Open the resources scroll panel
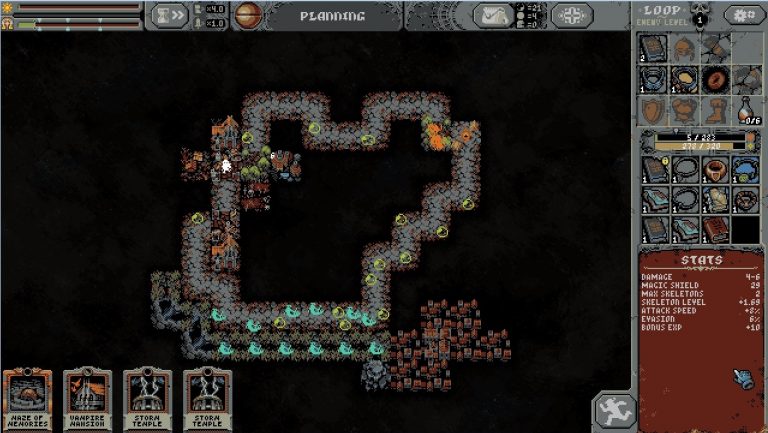Viewport: 768px width, 433px height. (494, 15)
